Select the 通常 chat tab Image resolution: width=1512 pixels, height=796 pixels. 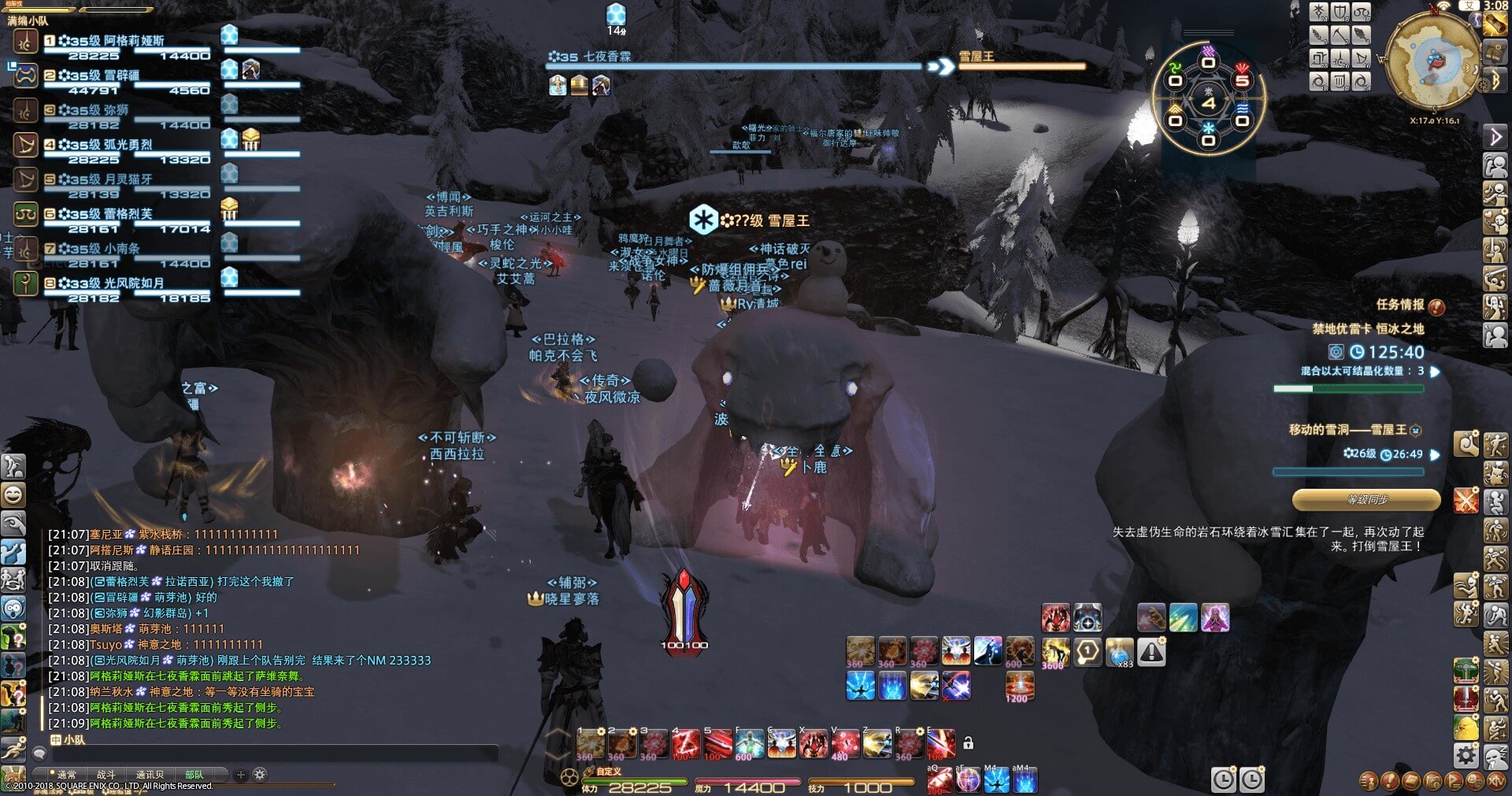pyautogui.click(x=66, y=775)
